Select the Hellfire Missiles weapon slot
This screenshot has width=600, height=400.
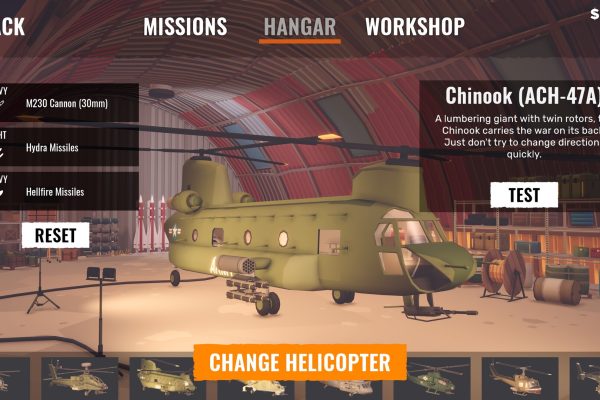[68, 191]
